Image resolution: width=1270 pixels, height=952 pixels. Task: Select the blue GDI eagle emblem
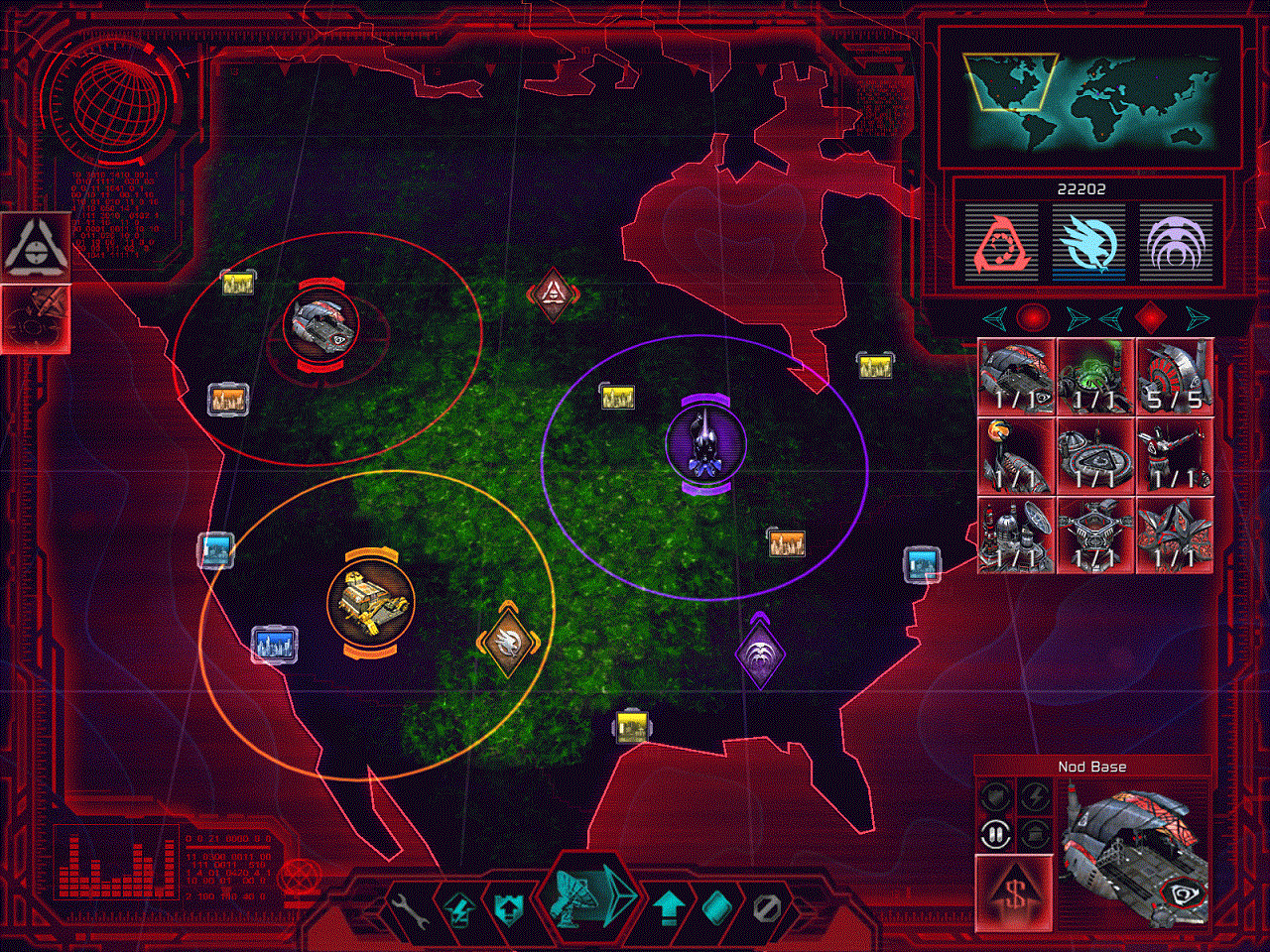pyautogui.click(x=1088, y=245)
